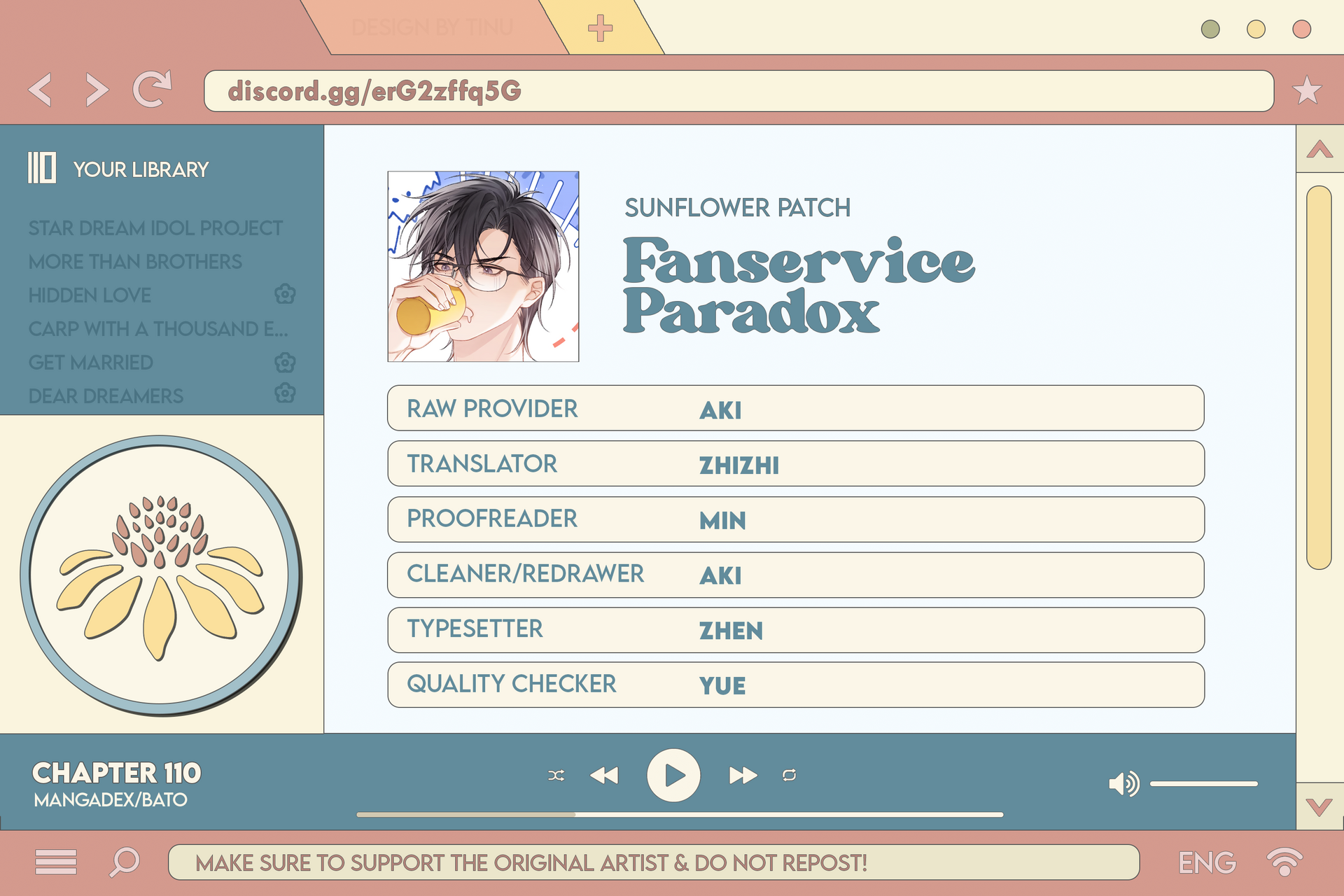Open the hamburger menu icon
This screenshot has height=896, width=1344.
pos(56,862)
